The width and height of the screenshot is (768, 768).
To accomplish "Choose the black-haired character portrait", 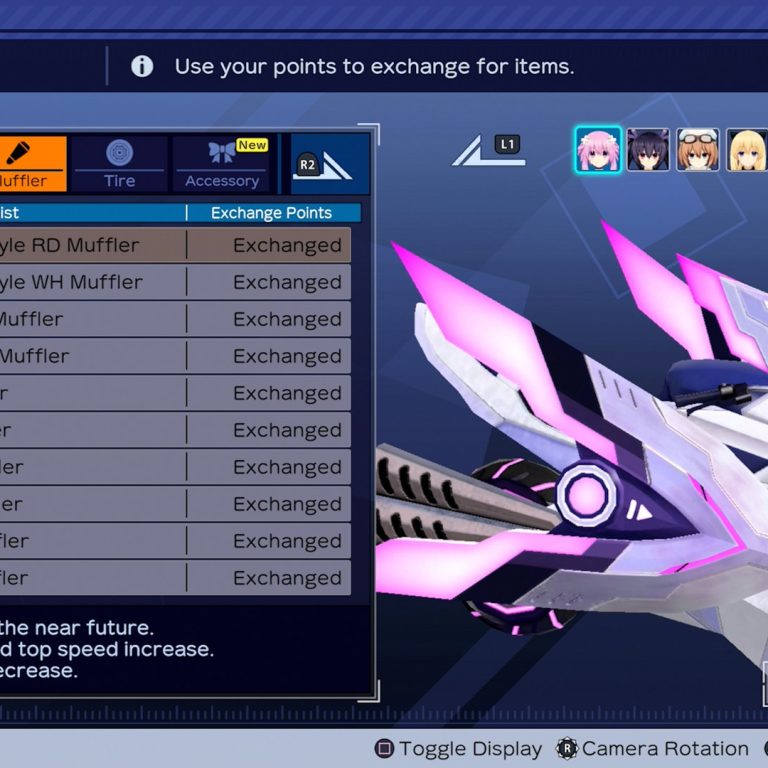I will click(648, 150).
